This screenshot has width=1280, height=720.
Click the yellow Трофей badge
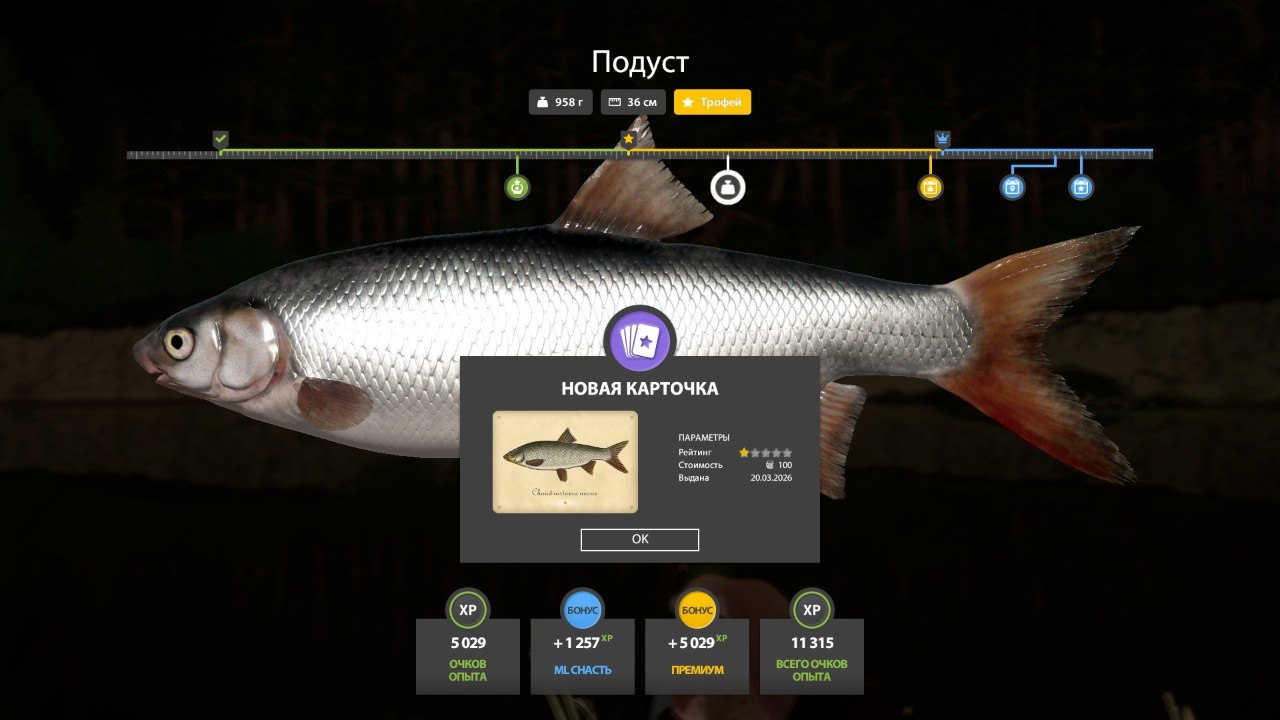712,102
